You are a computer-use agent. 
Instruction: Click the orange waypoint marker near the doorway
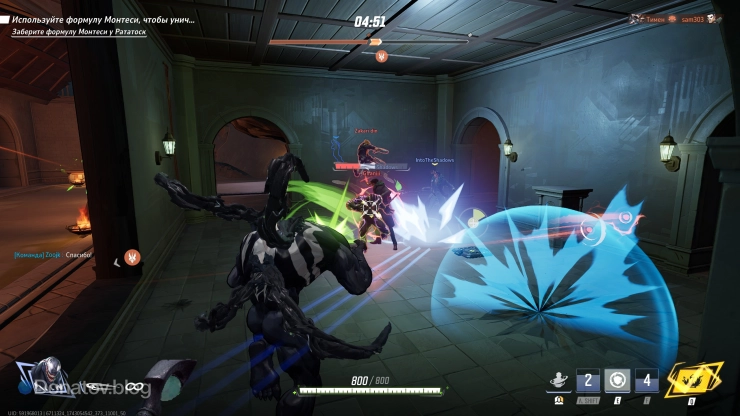click(x=132, y=257)
